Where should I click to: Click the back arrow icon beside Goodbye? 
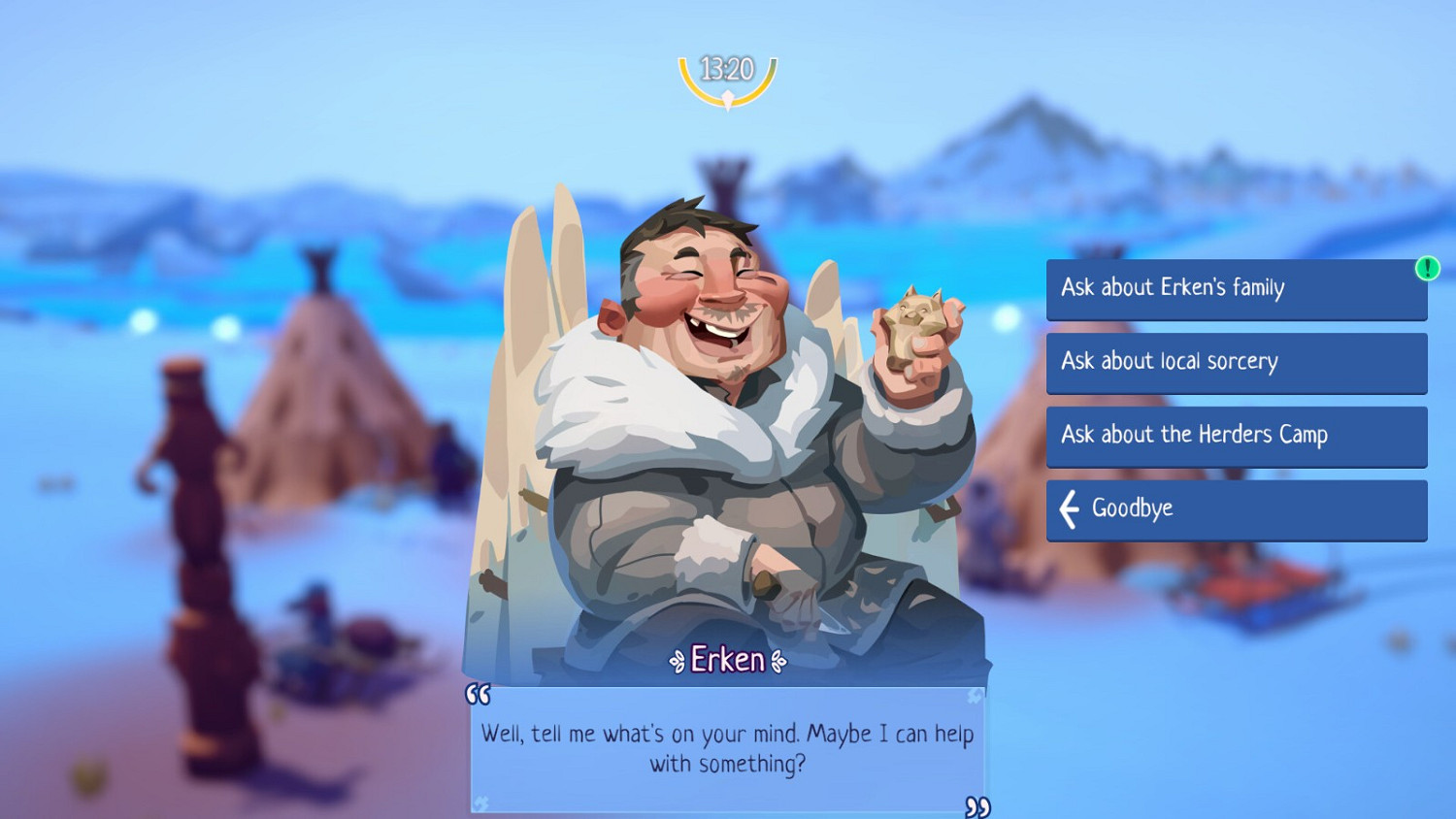coord(1069,508)
